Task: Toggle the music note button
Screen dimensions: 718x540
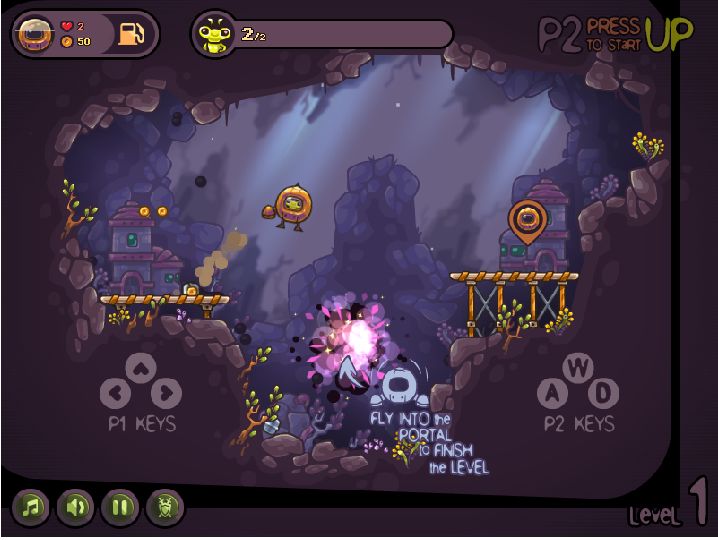Action: coord(31,507)
